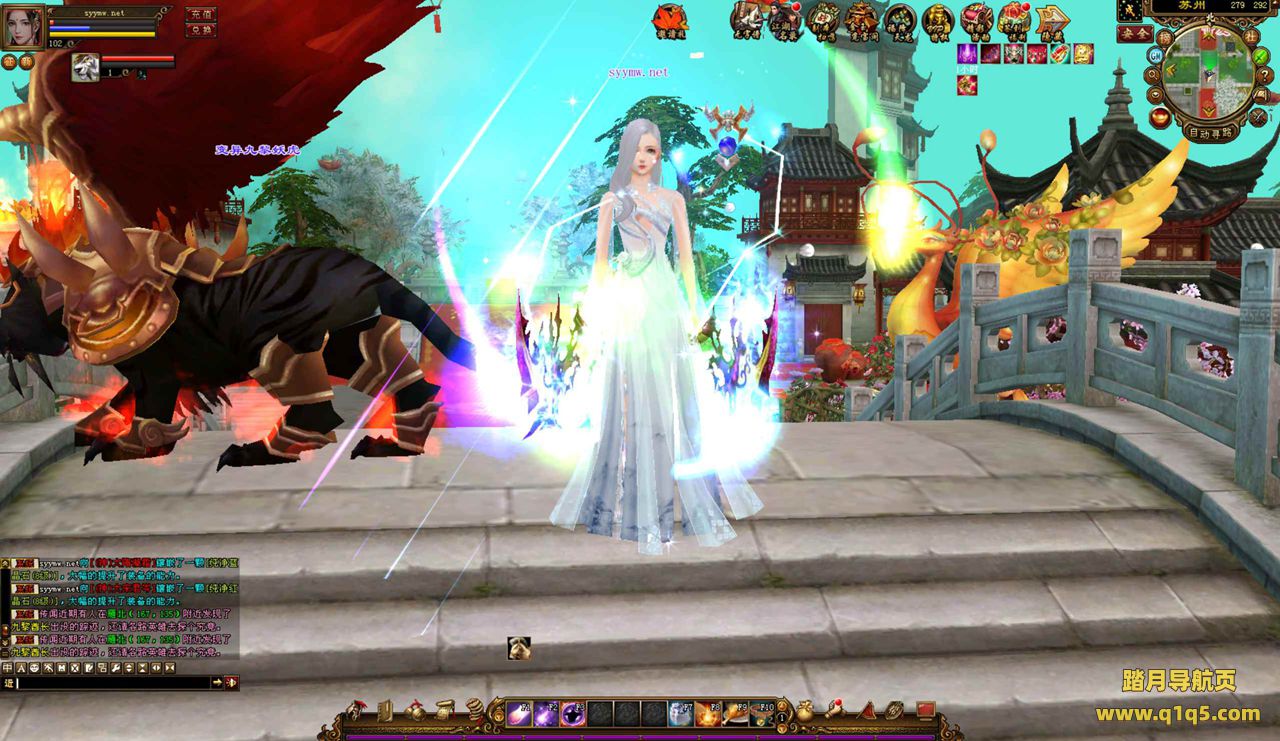
Task: Click the 兑换 exchange button
Action: [200, 30]
